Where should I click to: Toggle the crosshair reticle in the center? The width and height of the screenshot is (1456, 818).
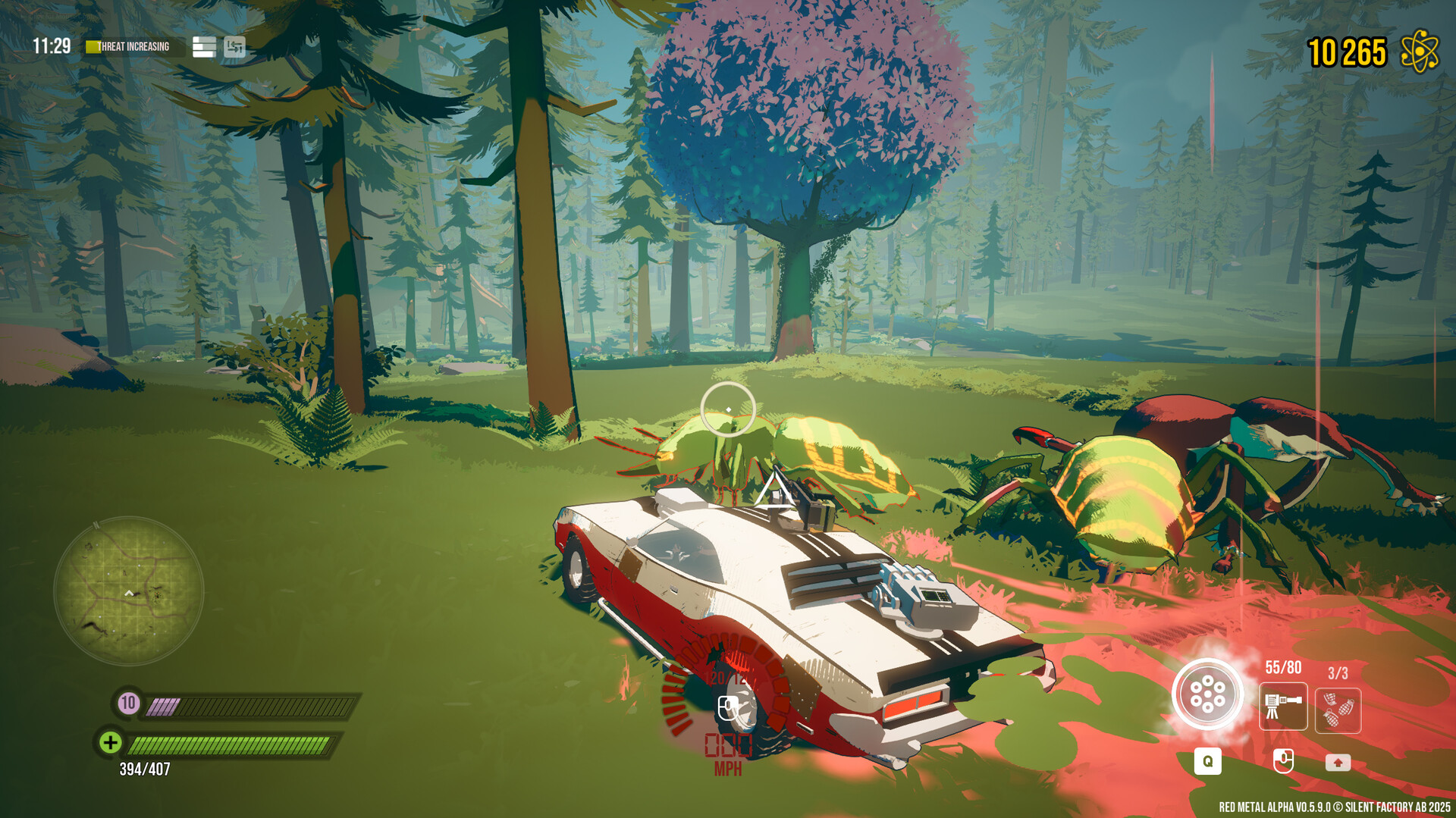click(x=726, y=407)
